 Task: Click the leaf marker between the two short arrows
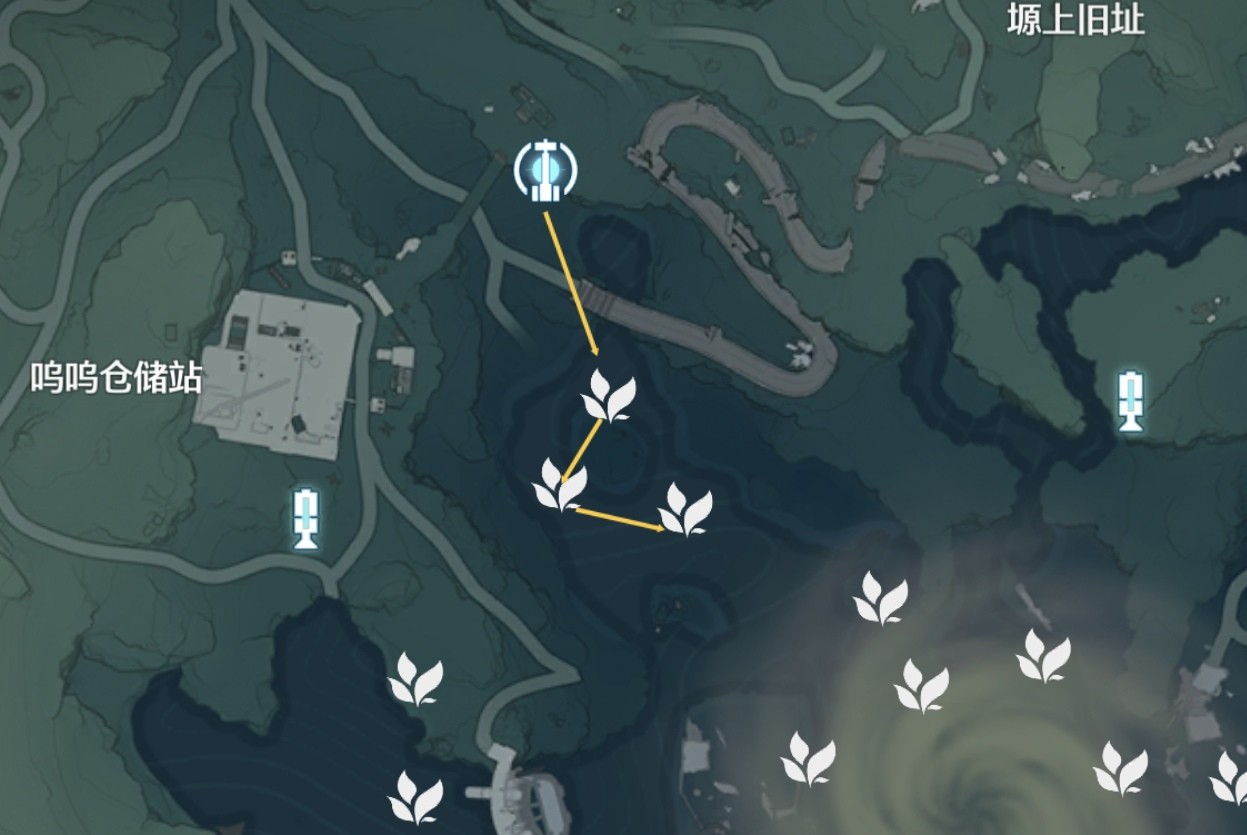tap(559, 485)
